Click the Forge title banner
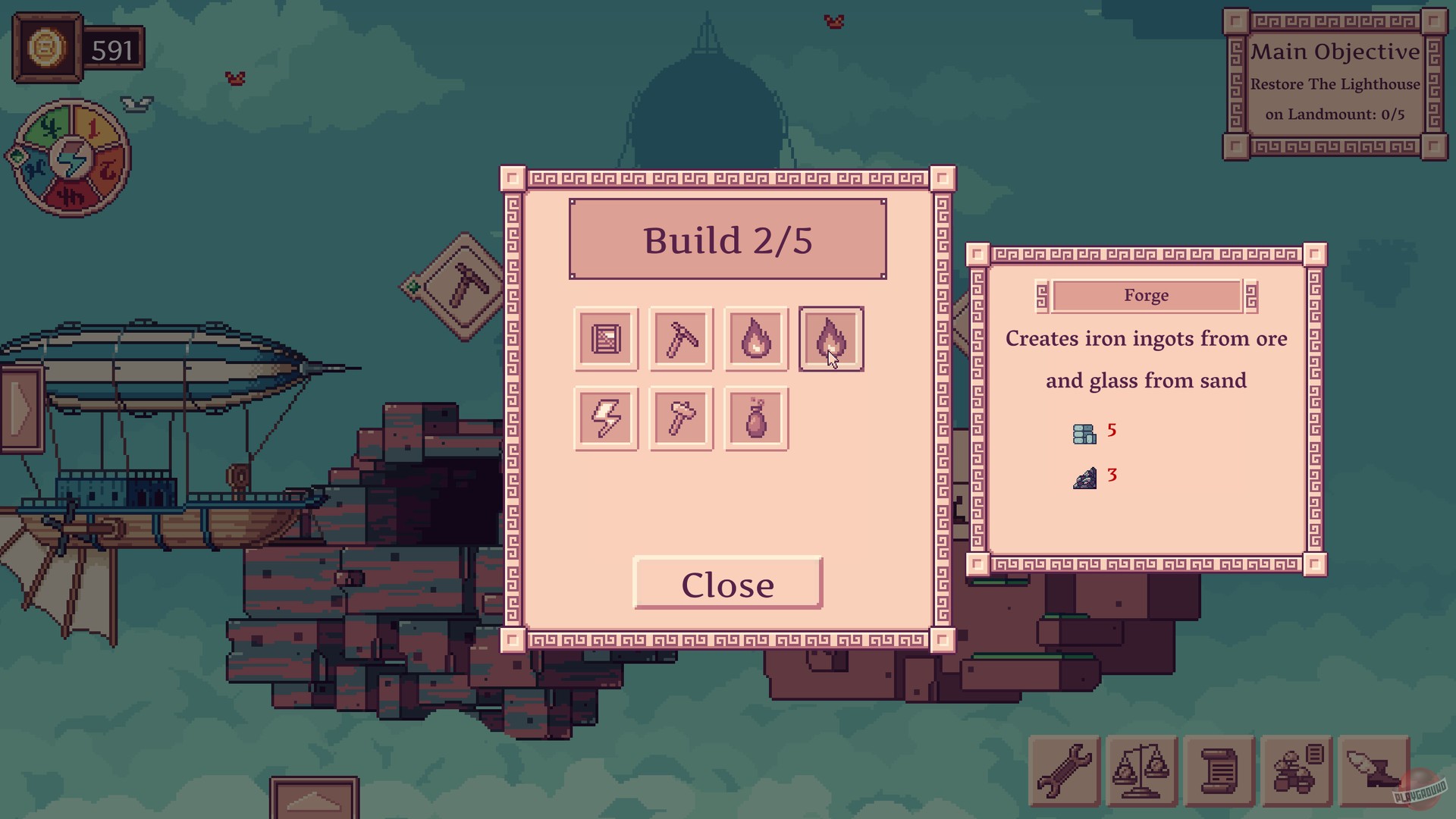Image resolution: width=1456 pixels, height=819 pixels. [x=1146, y=296]
